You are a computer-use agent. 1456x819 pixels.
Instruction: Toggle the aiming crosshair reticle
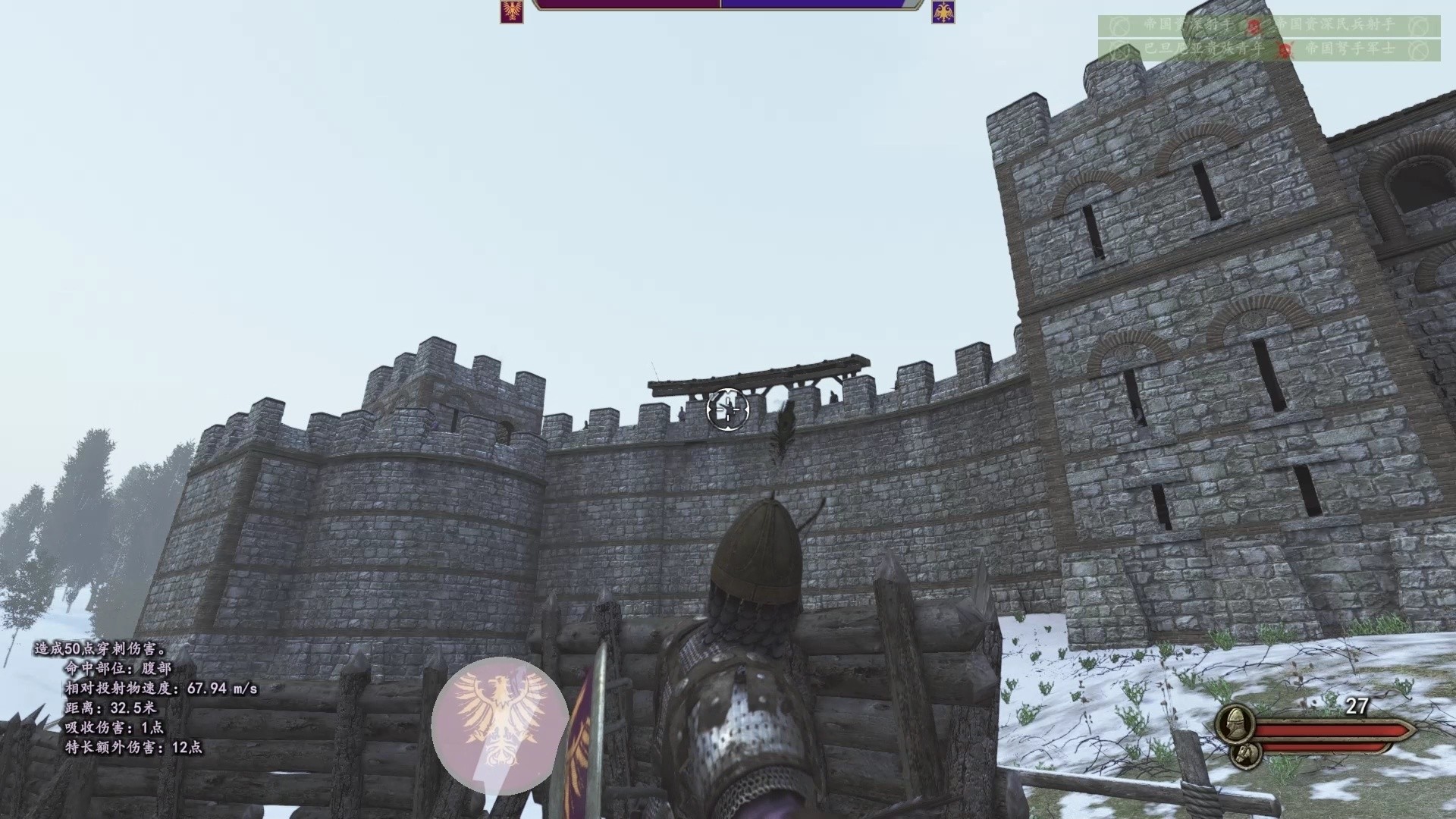click(727, 409)
